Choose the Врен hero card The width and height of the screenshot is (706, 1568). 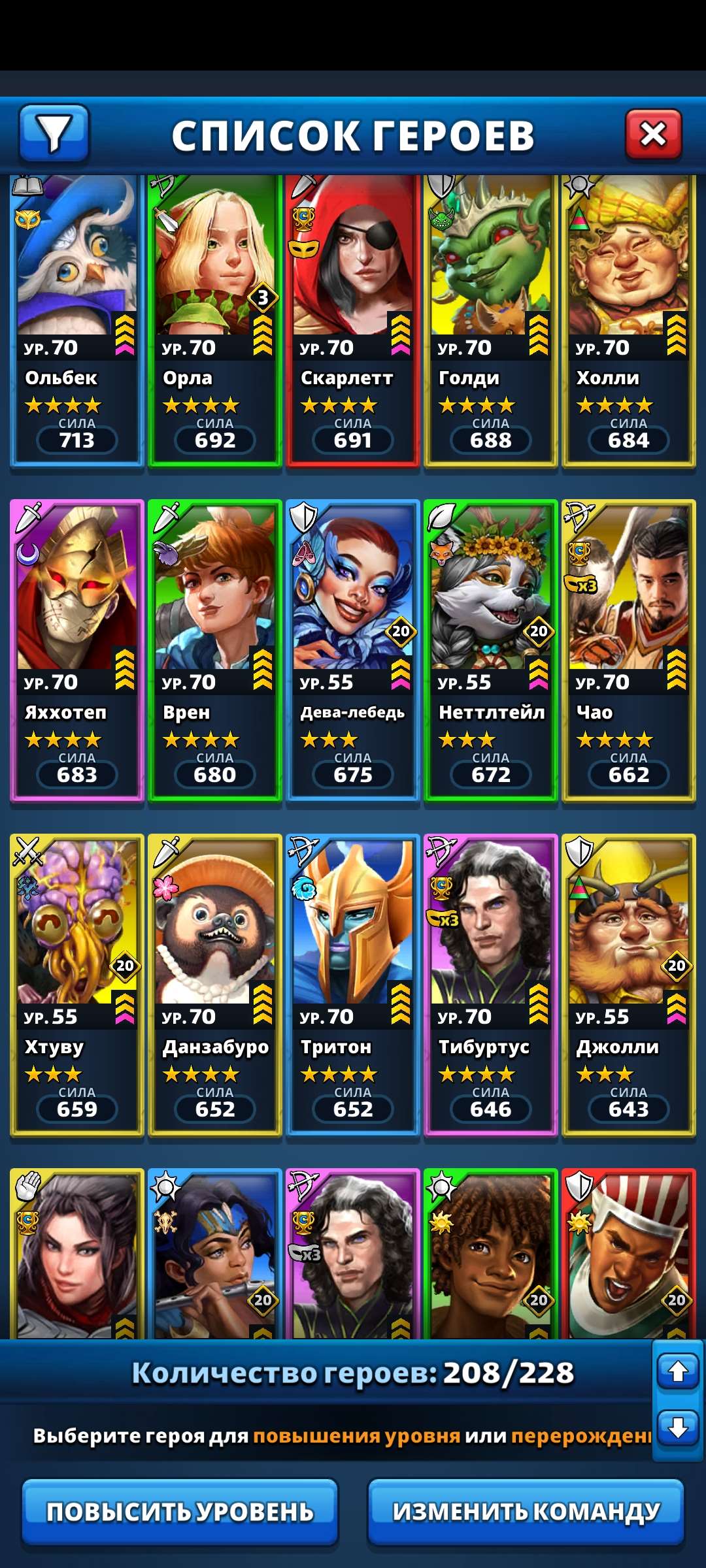tap(214, 650)
